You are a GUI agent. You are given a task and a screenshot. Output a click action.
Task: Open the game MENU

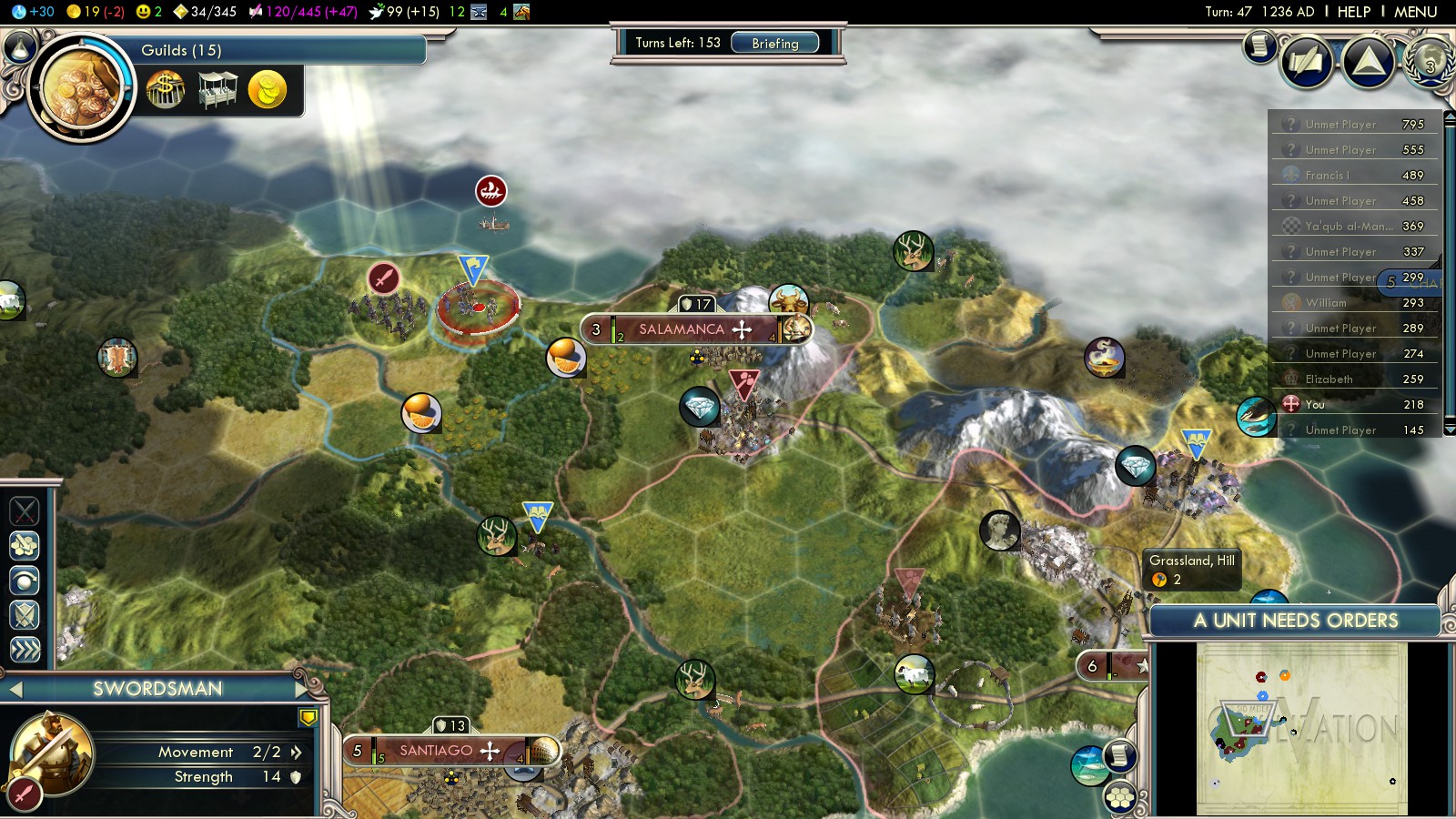pos(1415,12)
